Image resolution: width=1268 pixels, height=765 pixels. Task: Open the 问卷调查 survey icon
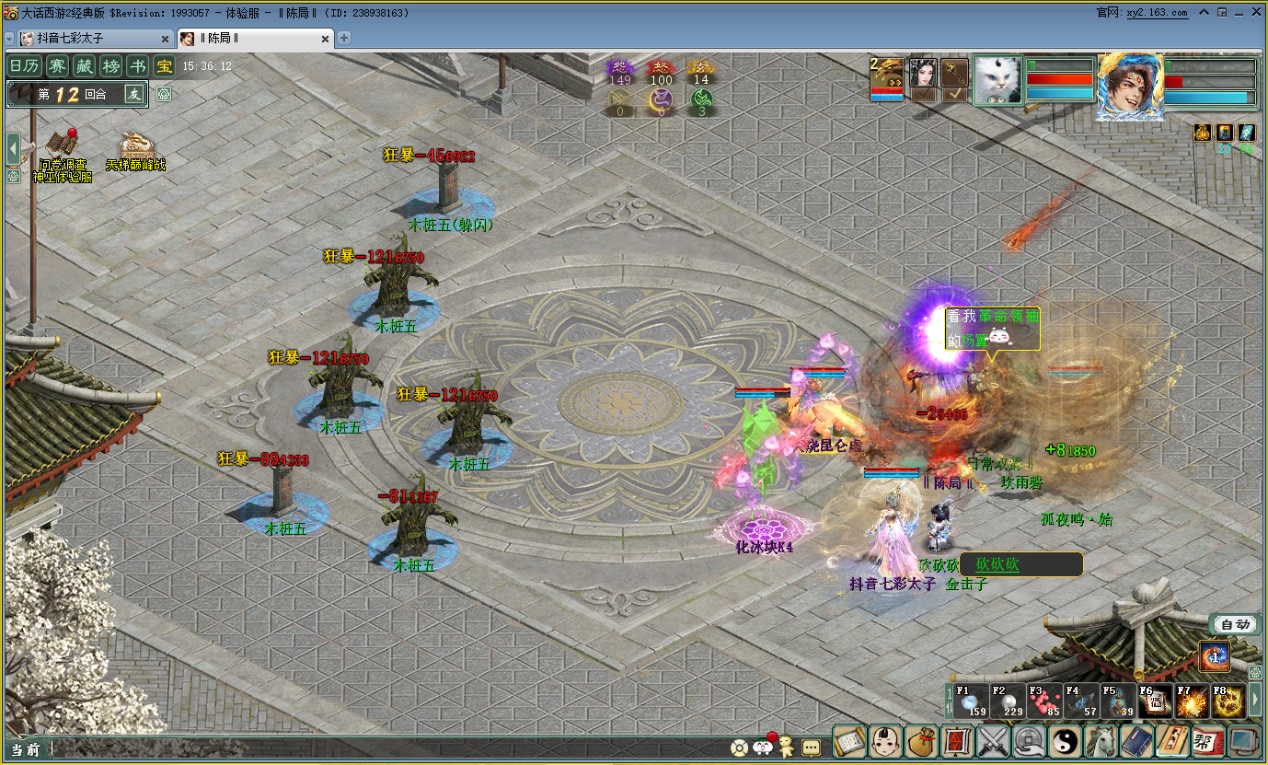[x=62, y=148]
